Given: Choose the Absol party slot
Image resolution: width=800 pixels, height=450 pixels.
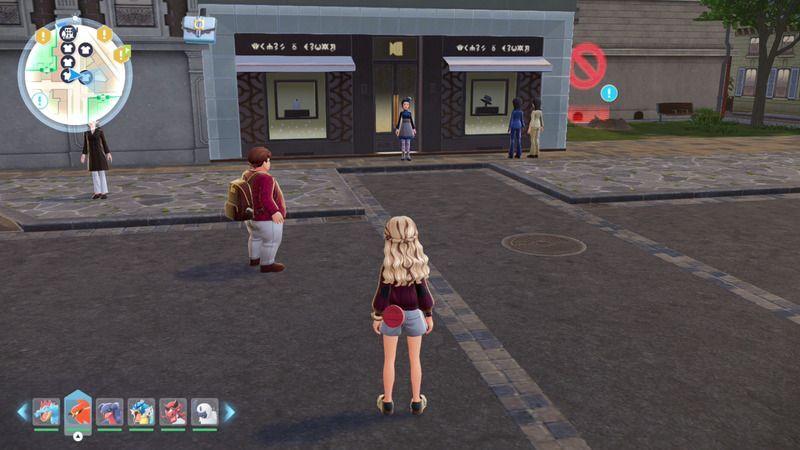Looking at the screenshot, I should (x=204, y=411).
